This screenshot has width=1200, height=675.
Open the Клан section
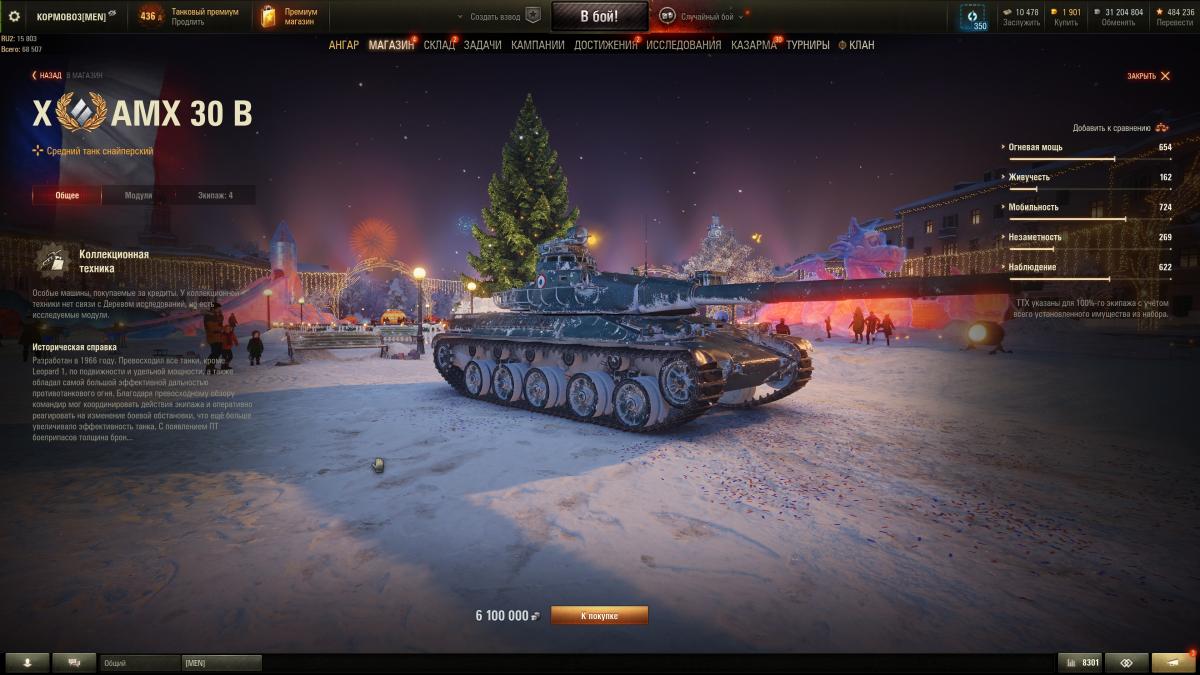point(860,45)
